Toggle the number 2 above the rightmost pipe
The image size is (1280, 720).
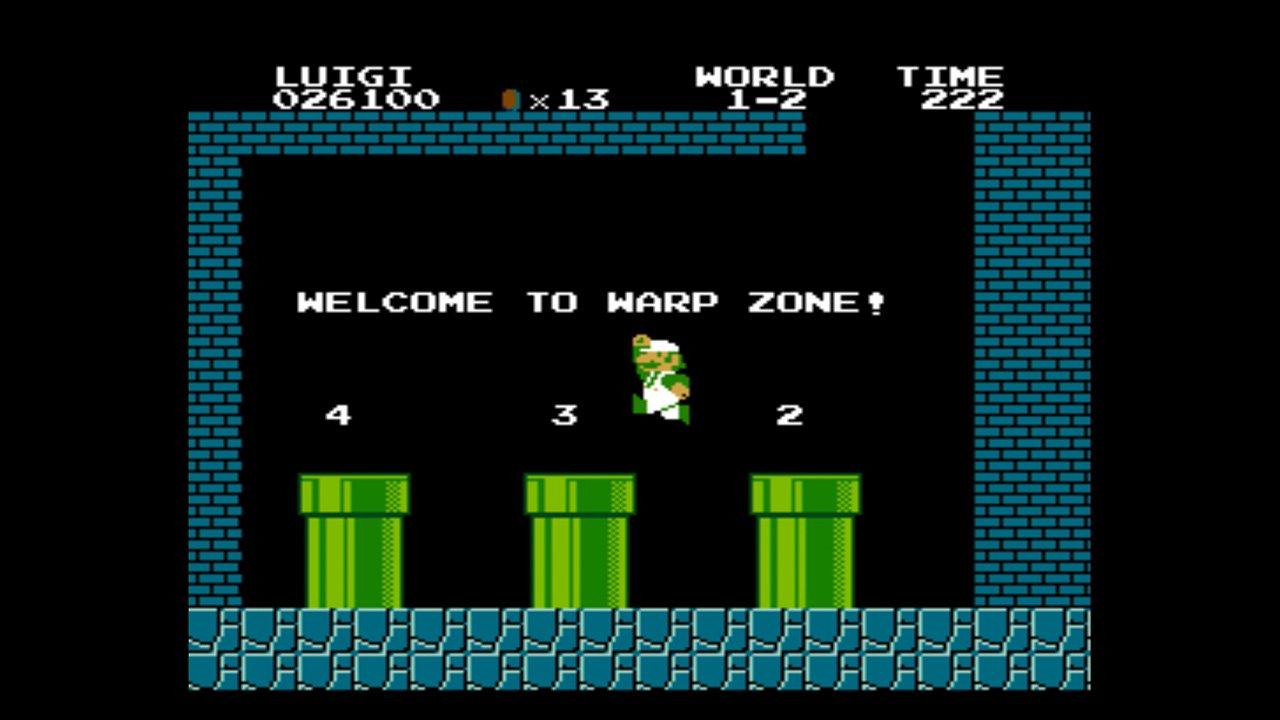pyautogui.click(x=790, y=412)
